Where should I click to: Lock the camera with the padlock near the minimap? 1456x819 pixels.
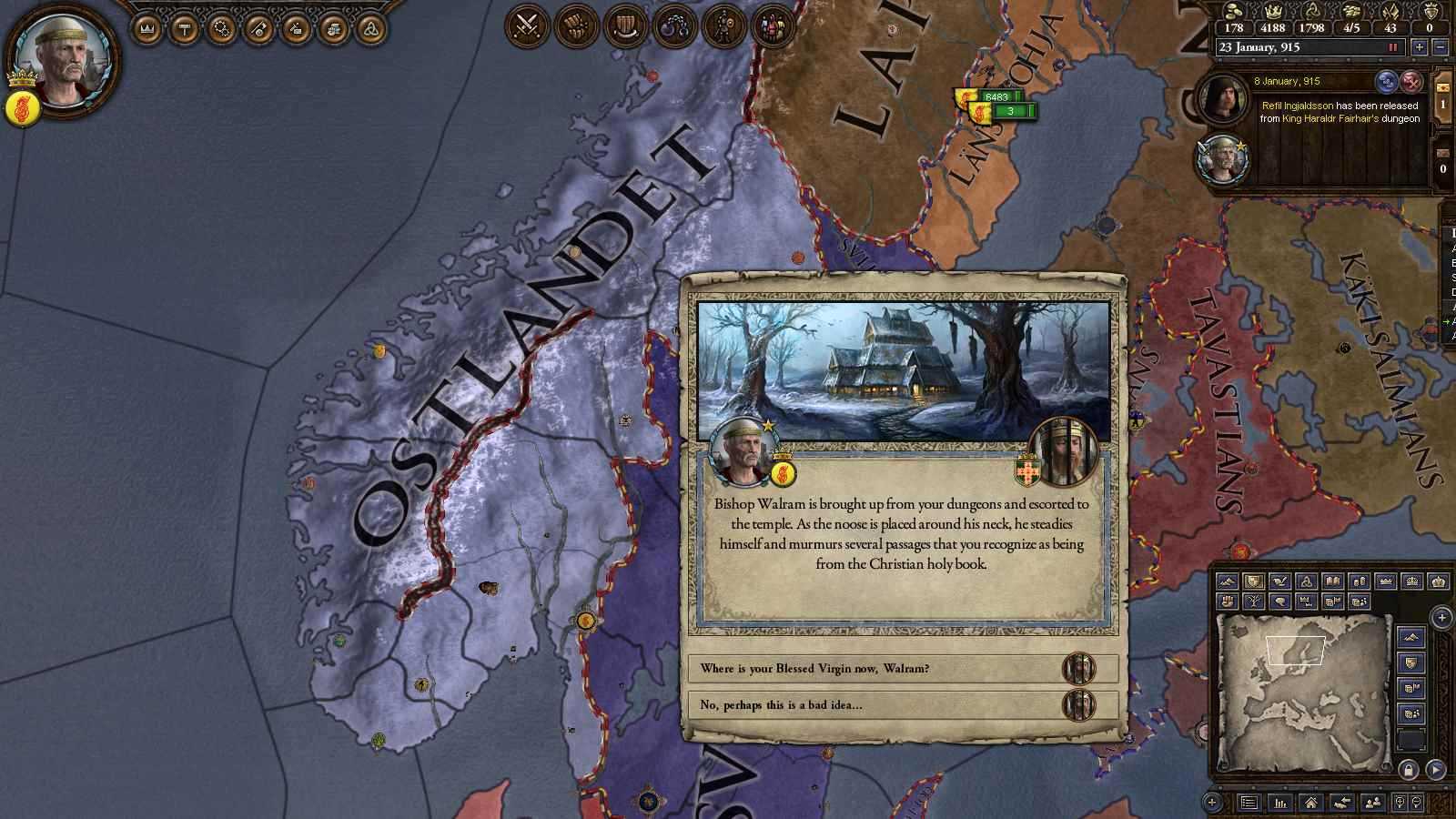[1408, 771]
